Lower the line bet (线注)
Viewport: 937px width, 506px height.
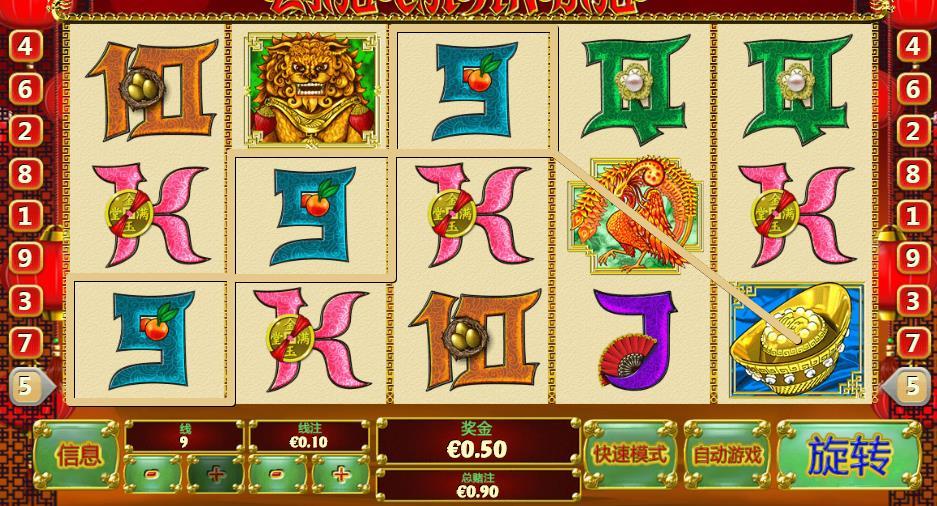278,473
